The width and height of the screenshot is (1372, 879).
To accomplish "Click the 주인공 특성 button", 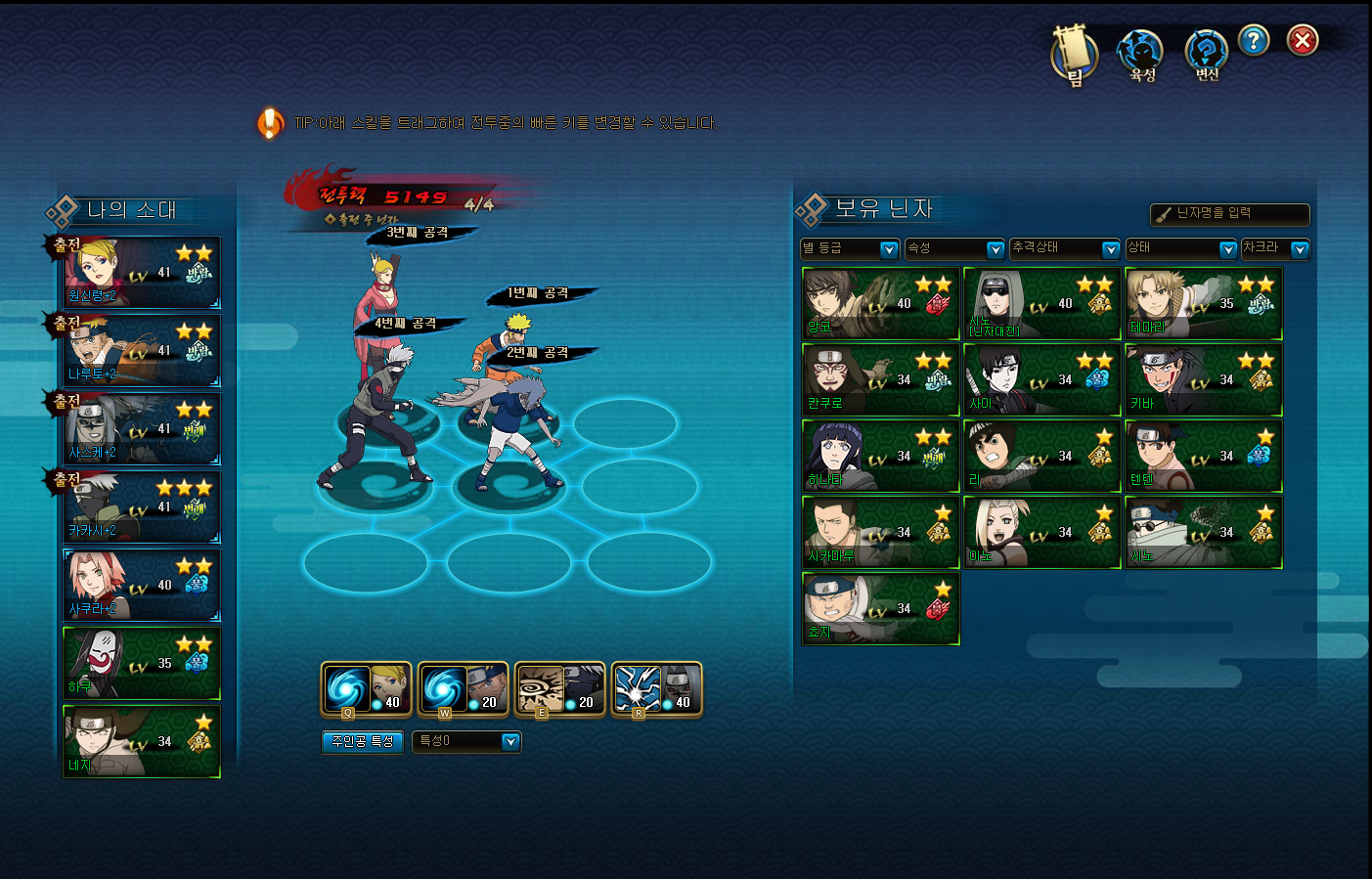I will click(x=363, y=742).
